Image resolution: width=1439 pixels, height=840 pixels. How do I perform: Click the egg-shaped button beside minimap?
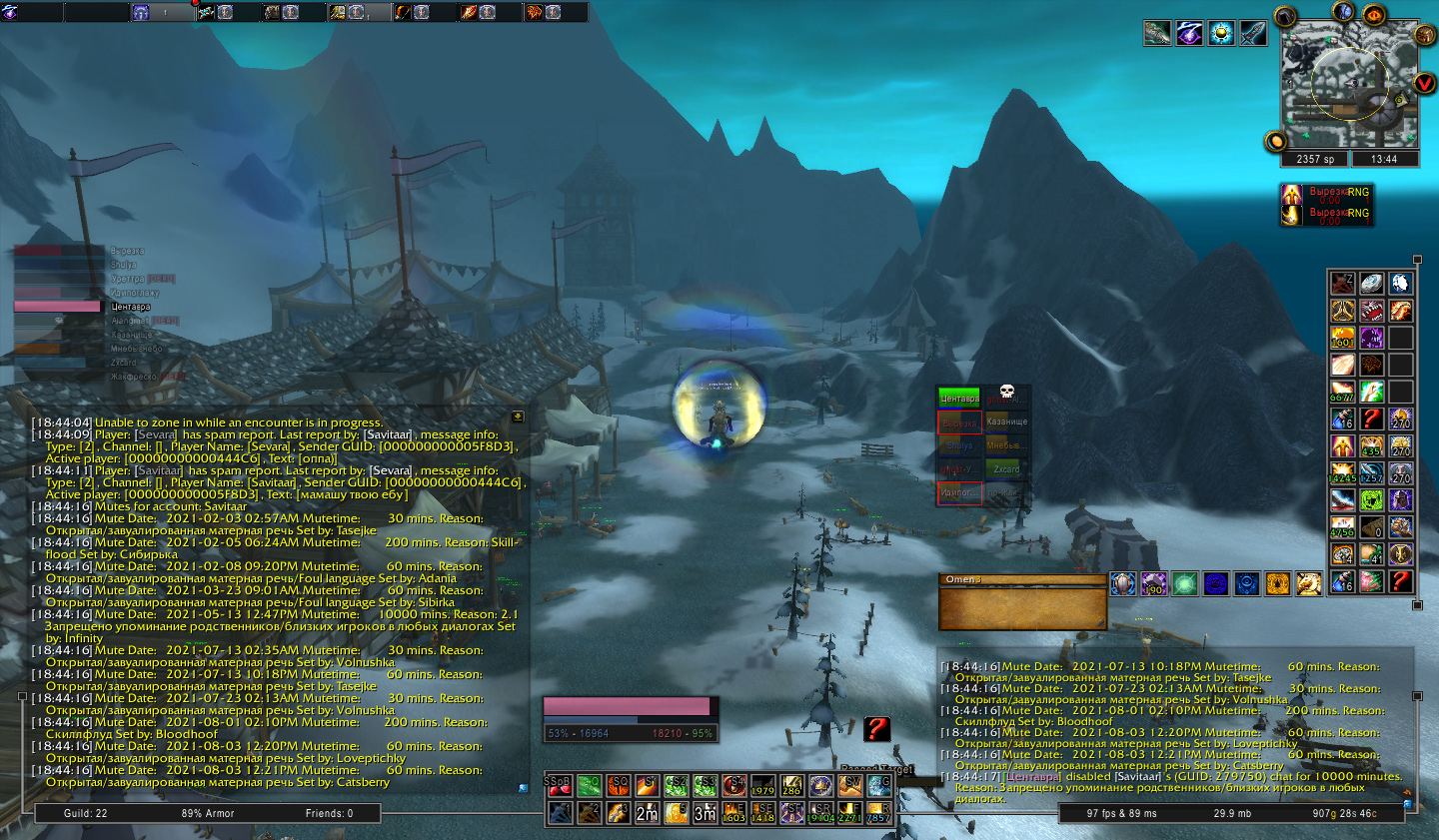pyautogui.click(x=1276, y=141)
